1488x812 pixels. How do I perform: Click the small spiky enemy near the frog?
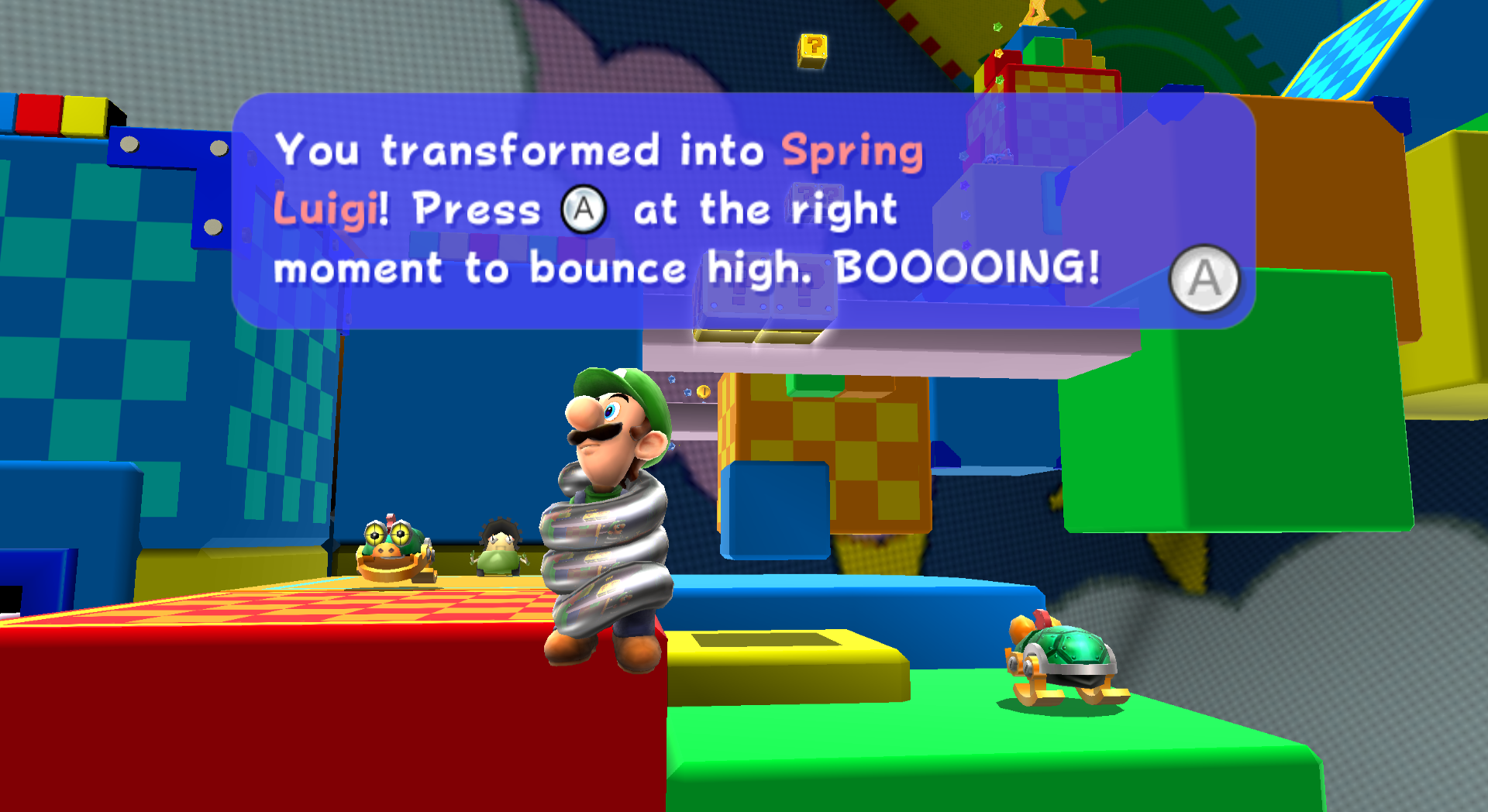click(x=500, y=547)
